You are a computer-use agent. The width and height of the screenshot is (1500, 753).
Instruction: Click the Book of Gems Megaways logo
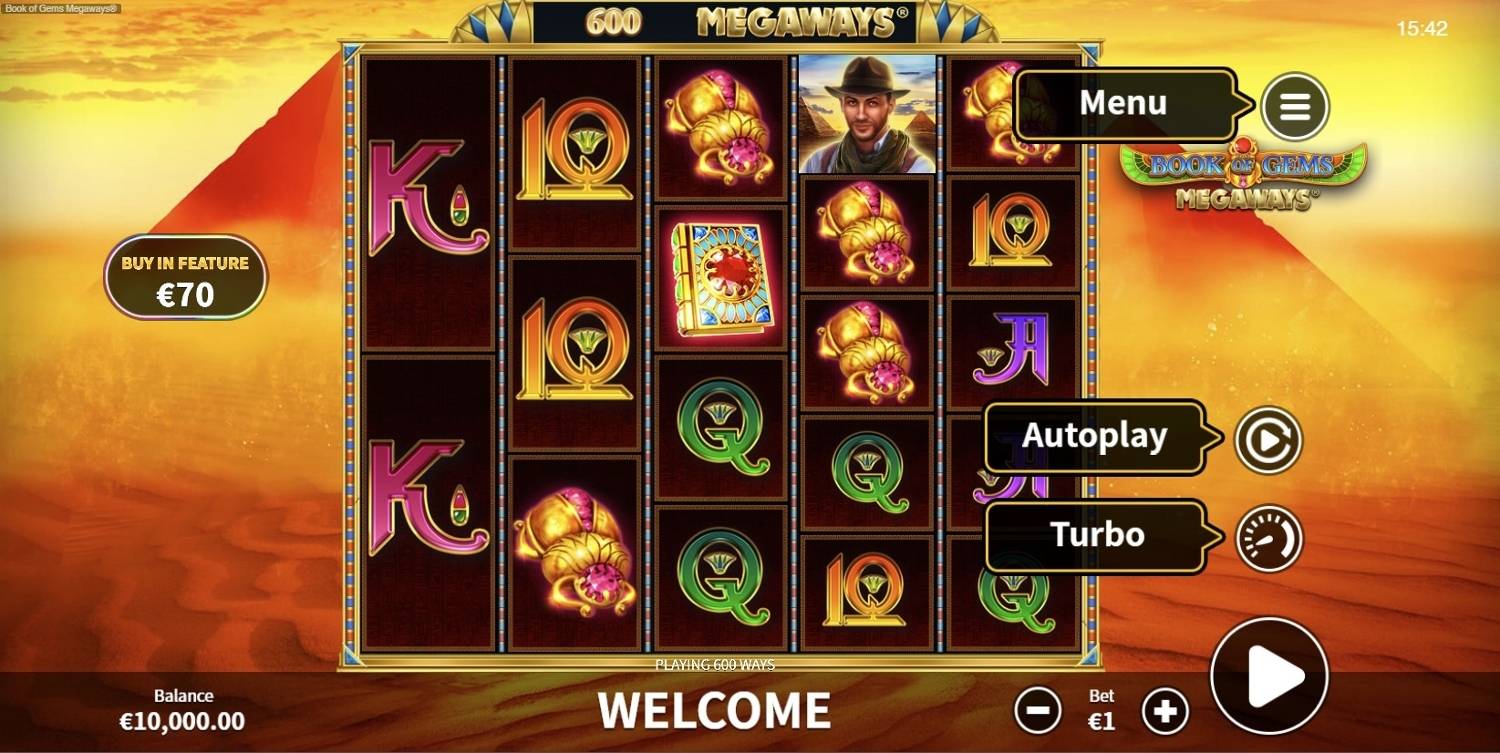click(x=1241, y=175)
